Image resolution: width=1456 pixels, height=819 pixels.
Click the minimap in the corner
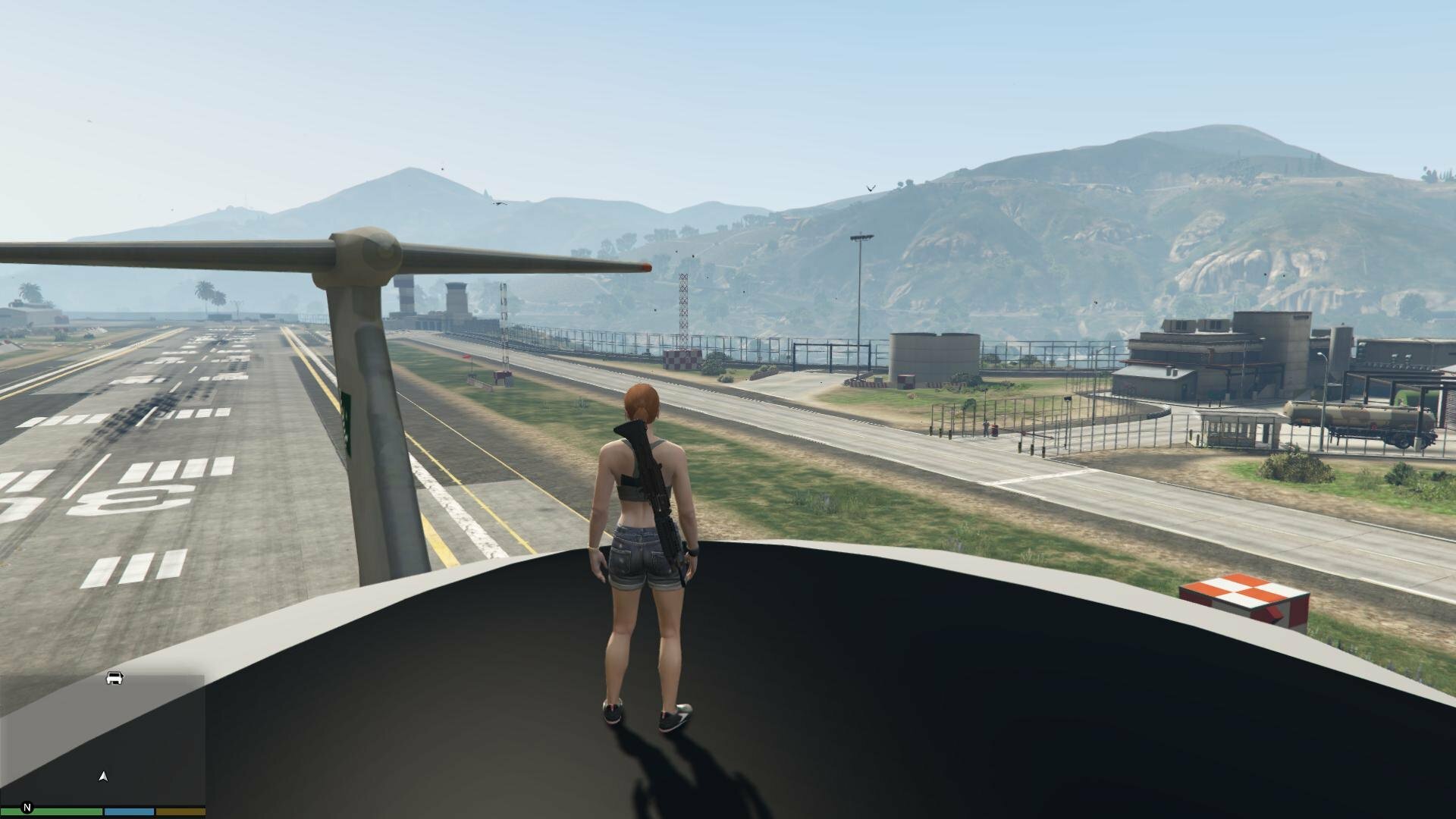[x=102, y=739]
